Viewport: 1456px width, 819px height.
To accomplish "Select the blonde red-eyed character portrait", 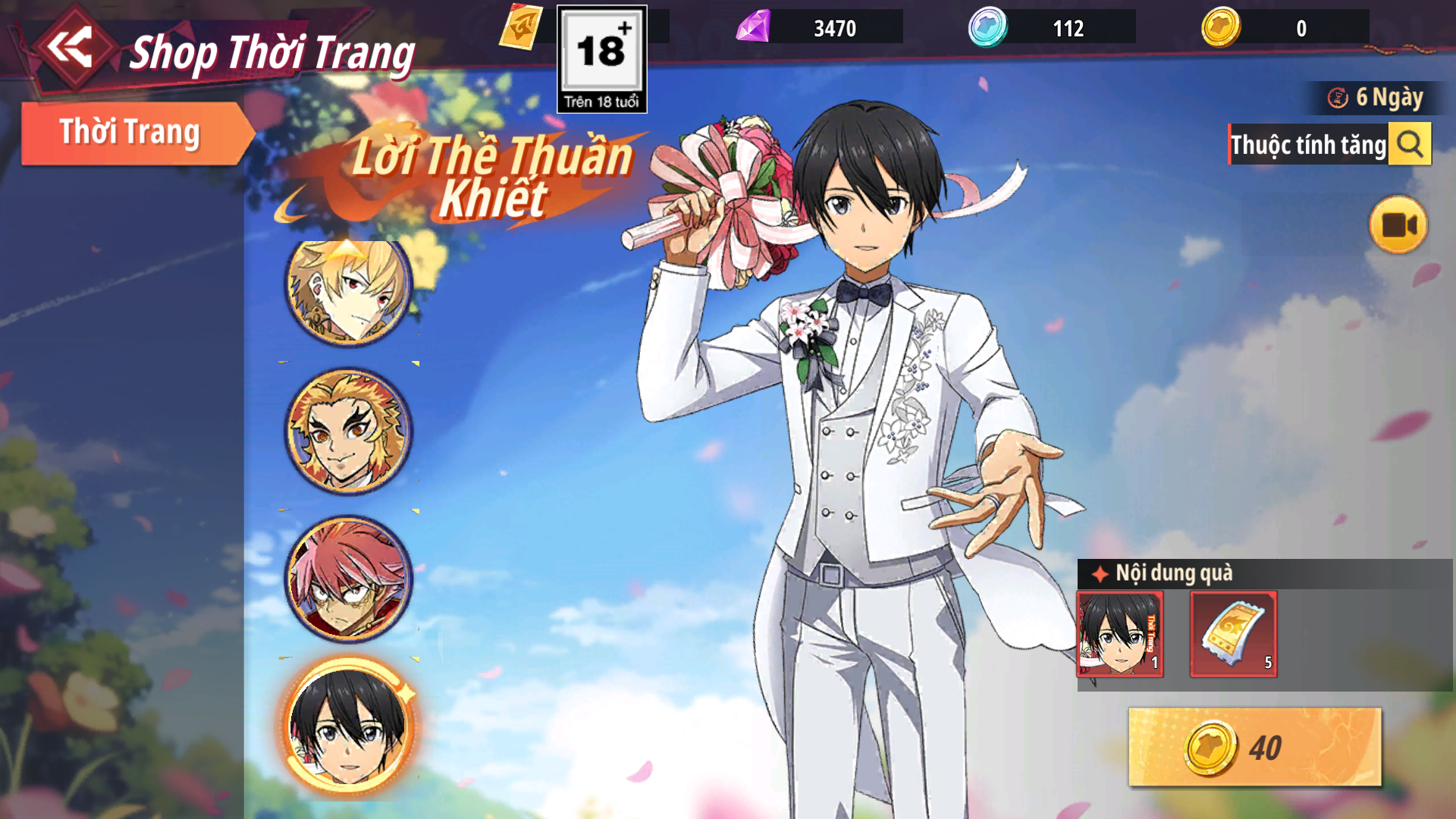I will [348, 288].
